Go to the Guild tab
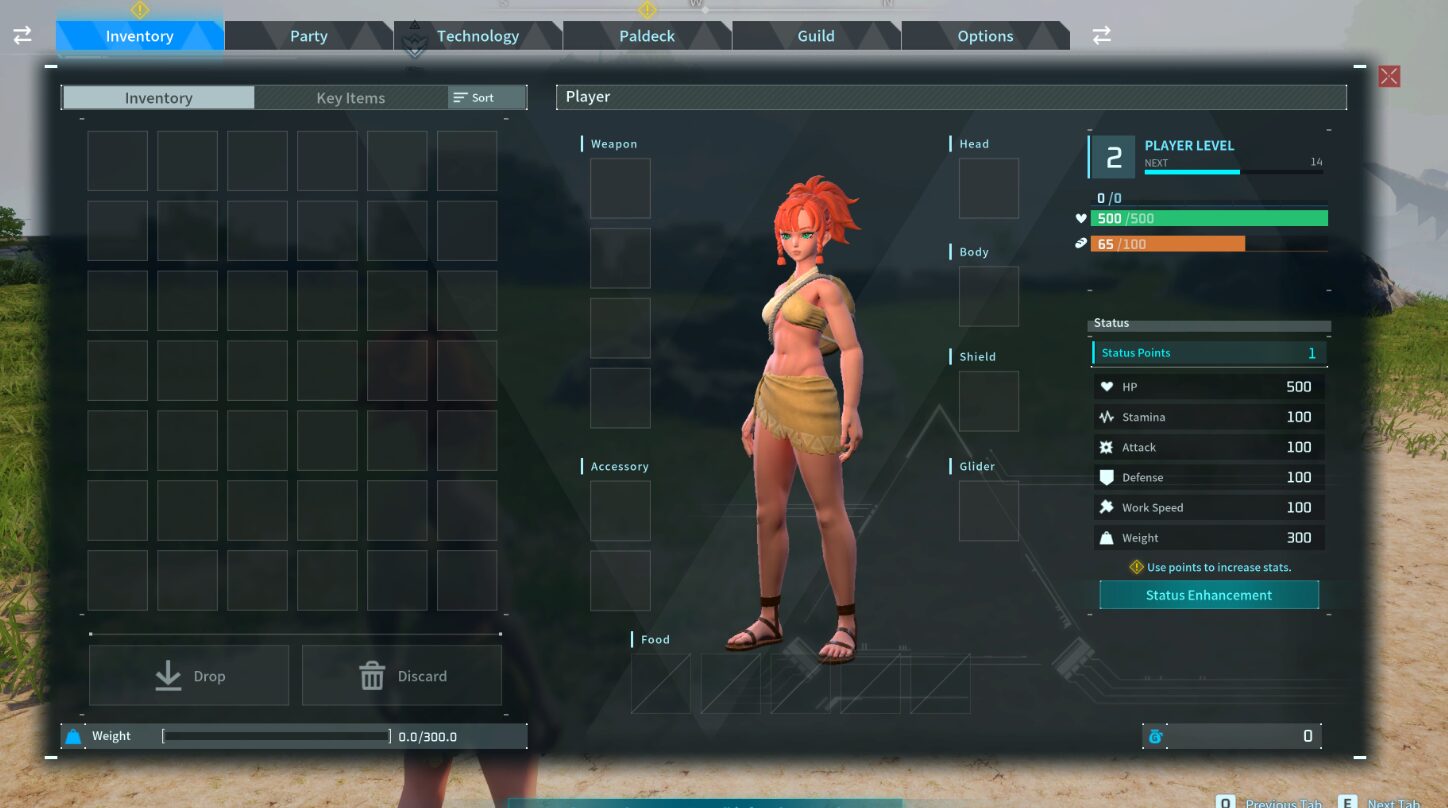 click(816, 36)
